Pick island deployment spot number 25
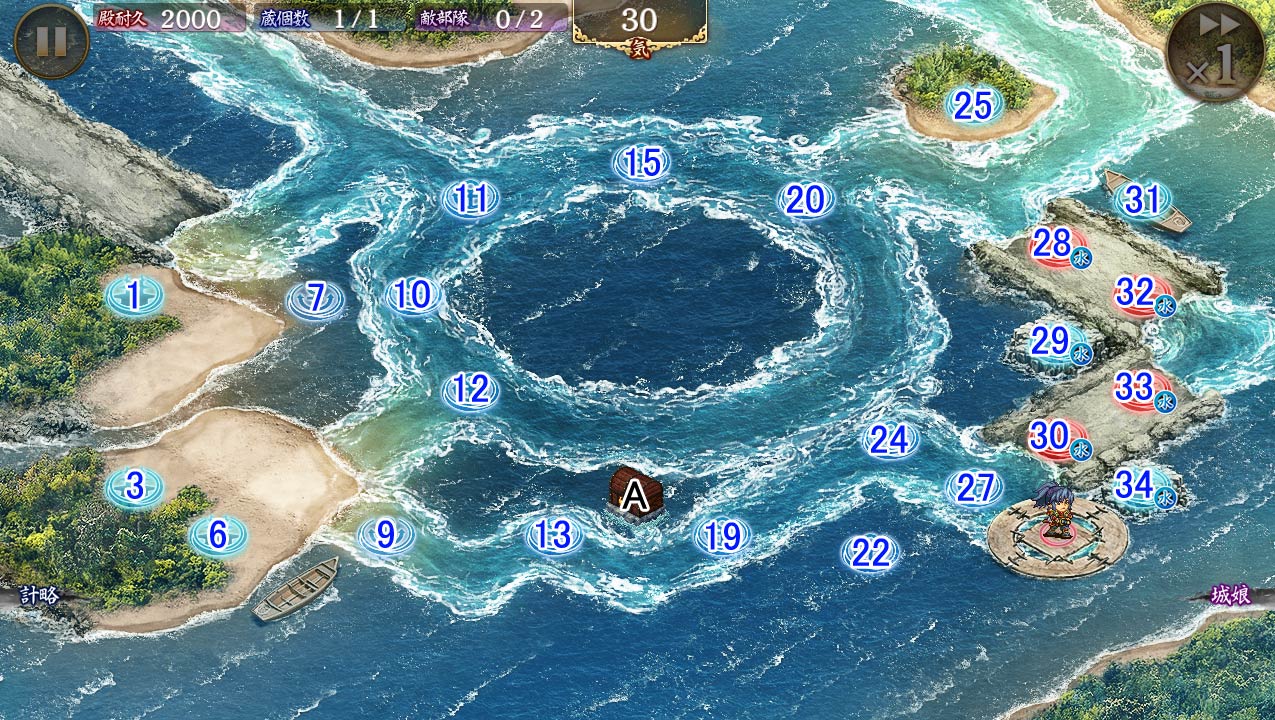 (972, 105)
